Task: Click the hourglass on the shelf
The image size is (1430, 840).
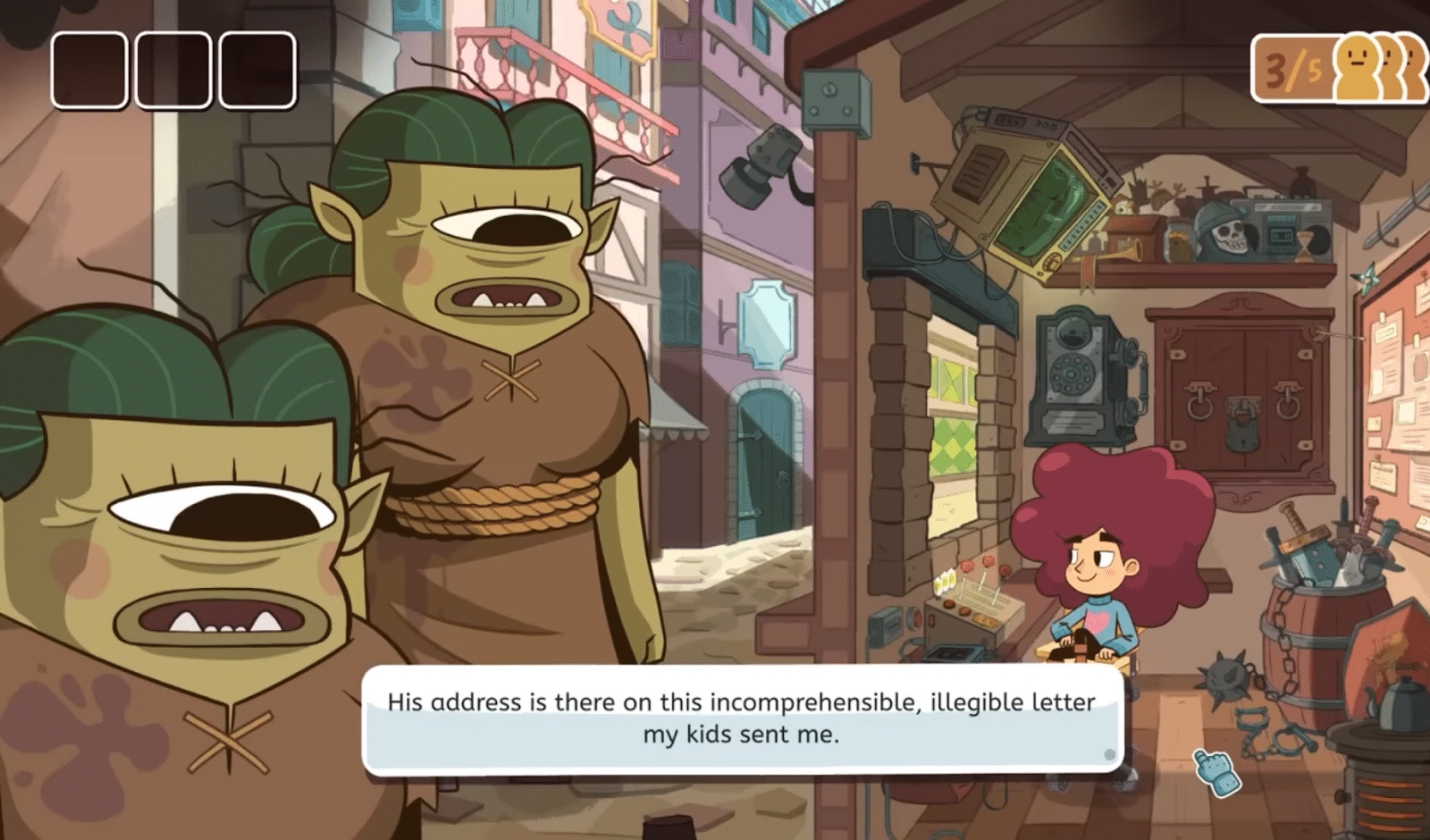Action: [1305, 248]
